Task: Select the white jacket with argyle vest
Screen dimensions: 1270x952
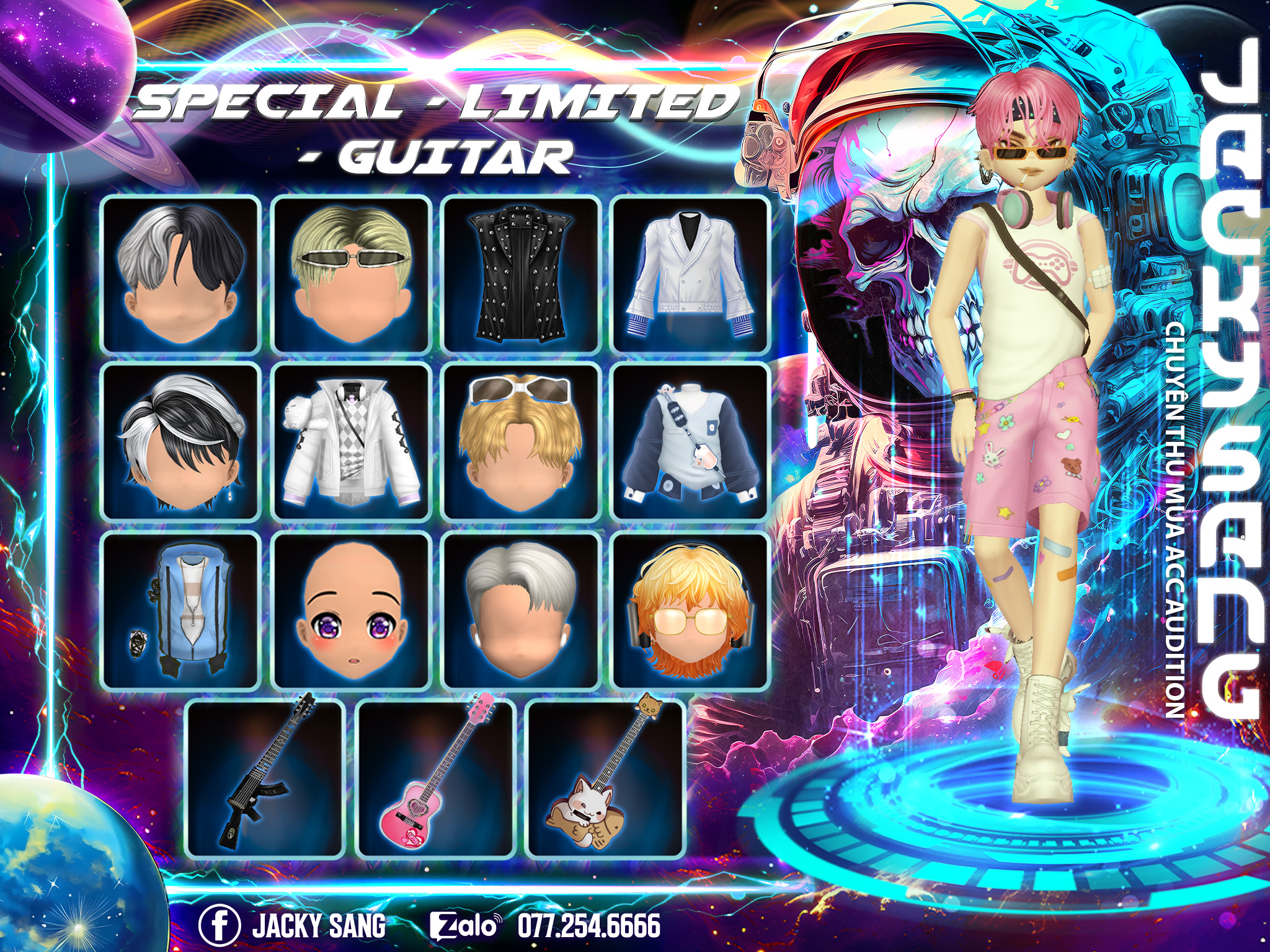Action: [350, 442]
